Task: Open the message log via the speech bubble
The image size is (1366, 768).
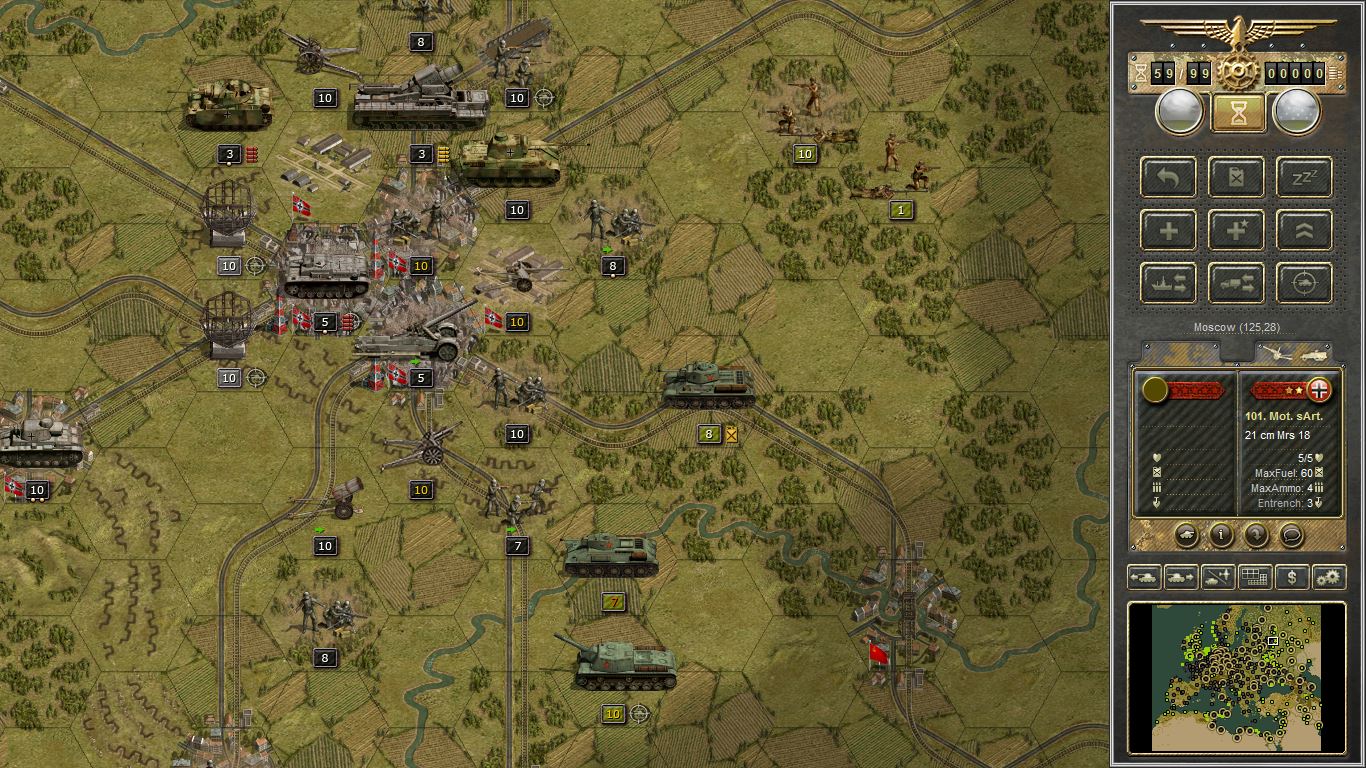Action: (x=1293, y=536)
